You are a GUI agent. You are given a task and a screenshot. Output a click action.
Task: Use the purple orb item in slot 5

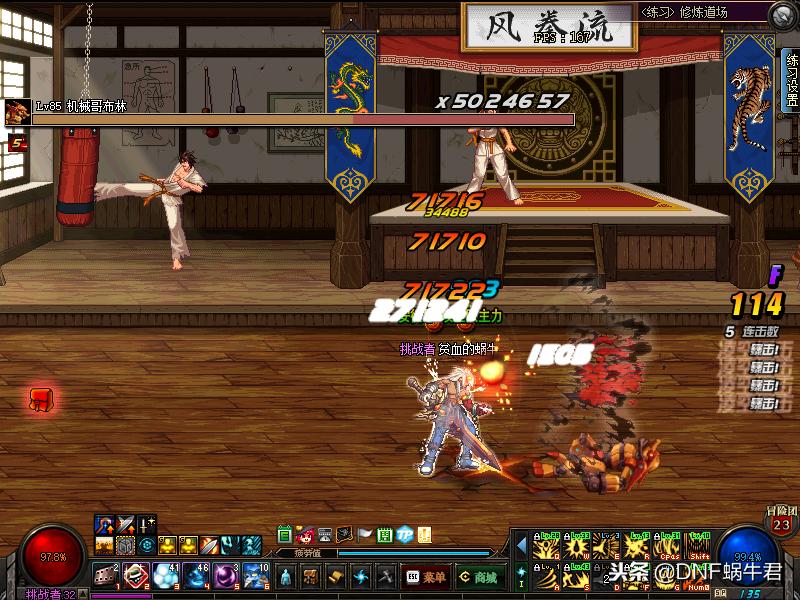pyautogui.click(x=226, y=575)
